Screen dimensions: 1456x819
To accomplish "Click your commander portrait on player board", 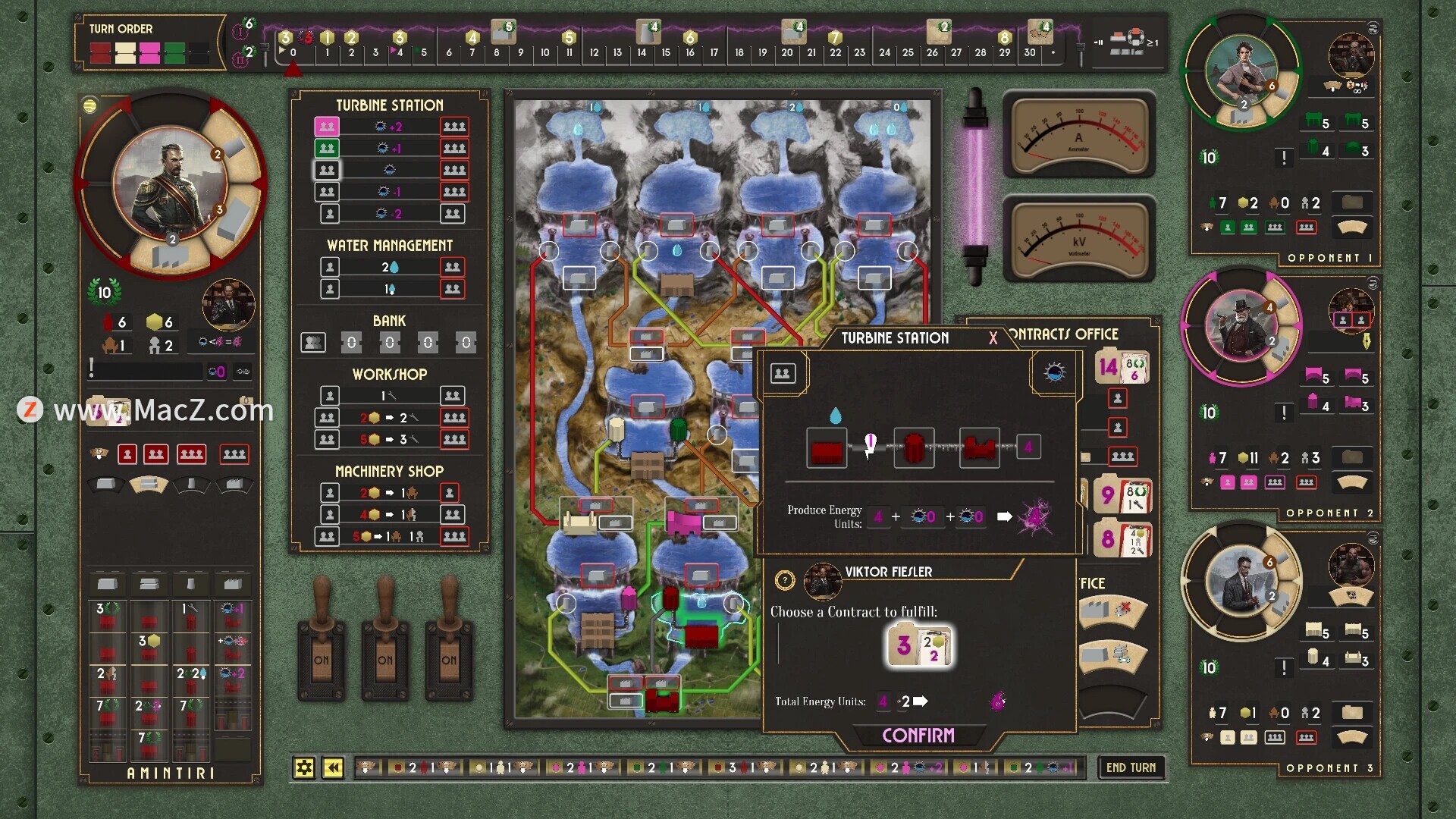I will click(170, 184).
